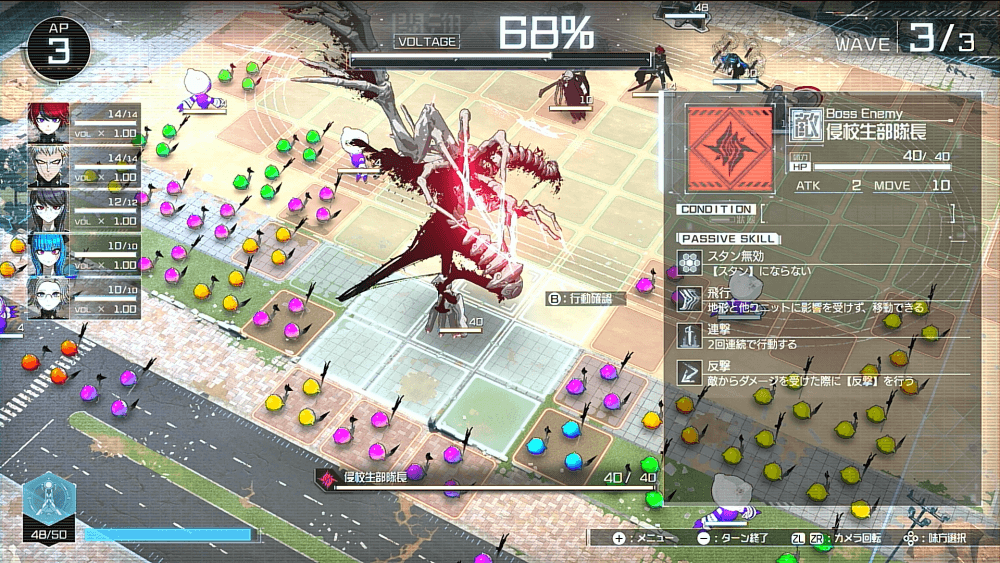The width and height of the screenshot is (1000, 563).
Task: Select the スタン無効 passive skill icon
Action: tap(689, 262)
